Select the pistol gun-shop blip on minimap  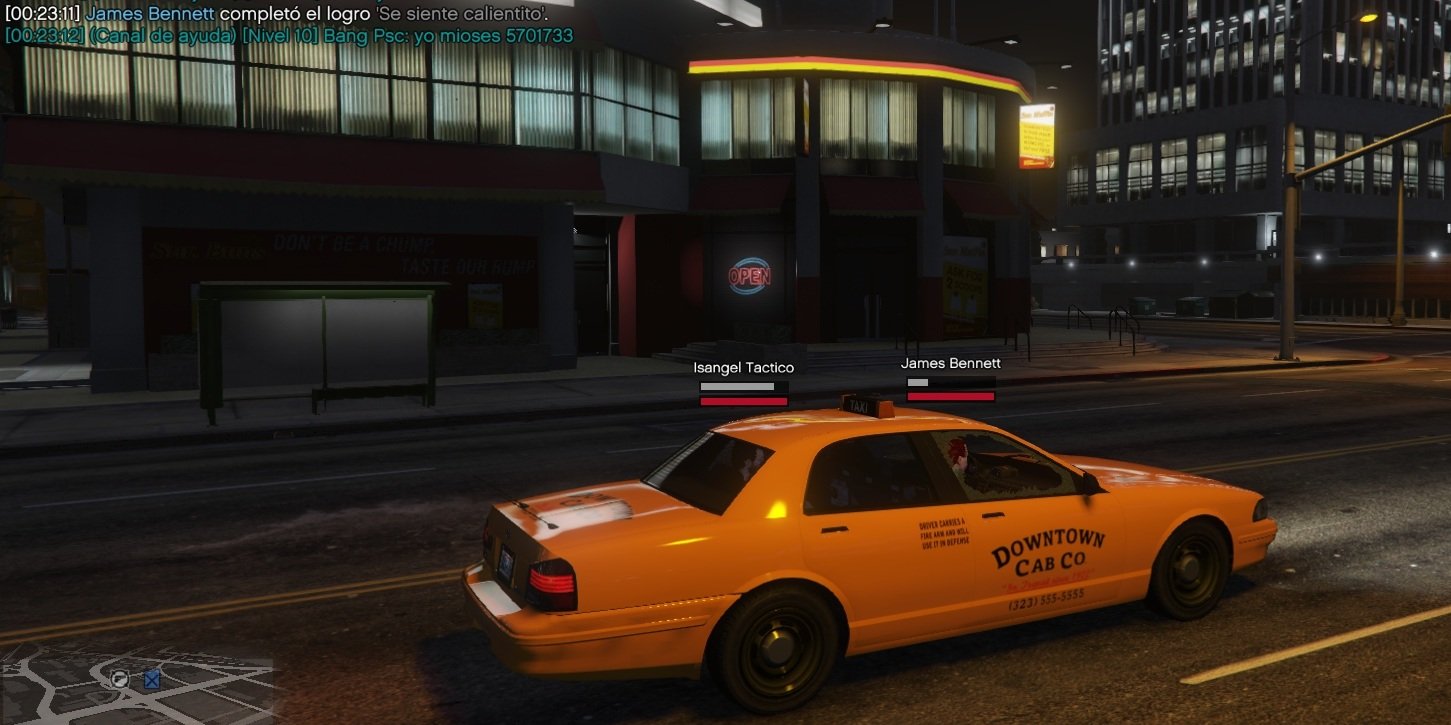click(120, 679)
